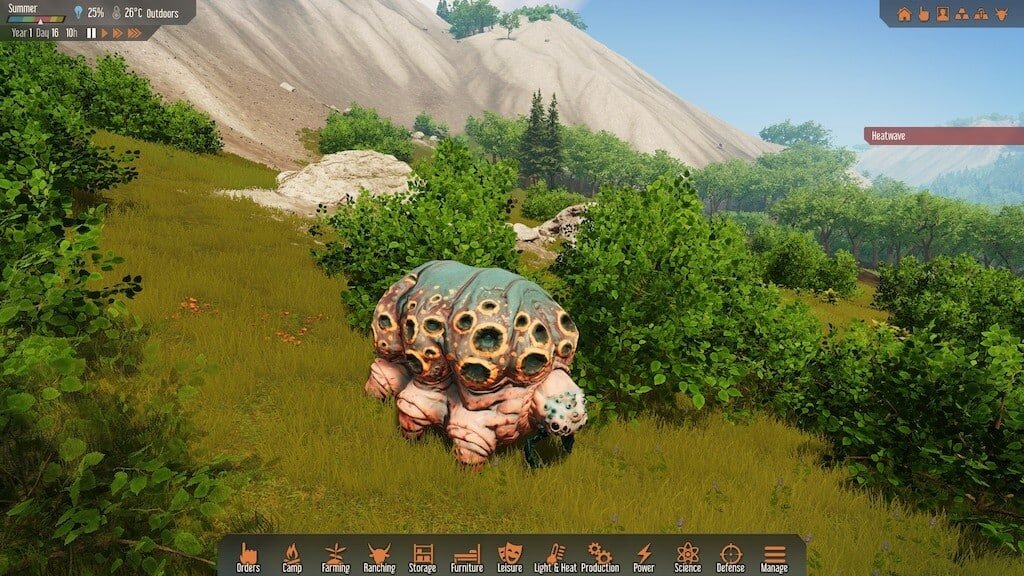1024x576 pixels.
Task: Select the Farming category
Action: pyautogui.click(x=335, y=557)
